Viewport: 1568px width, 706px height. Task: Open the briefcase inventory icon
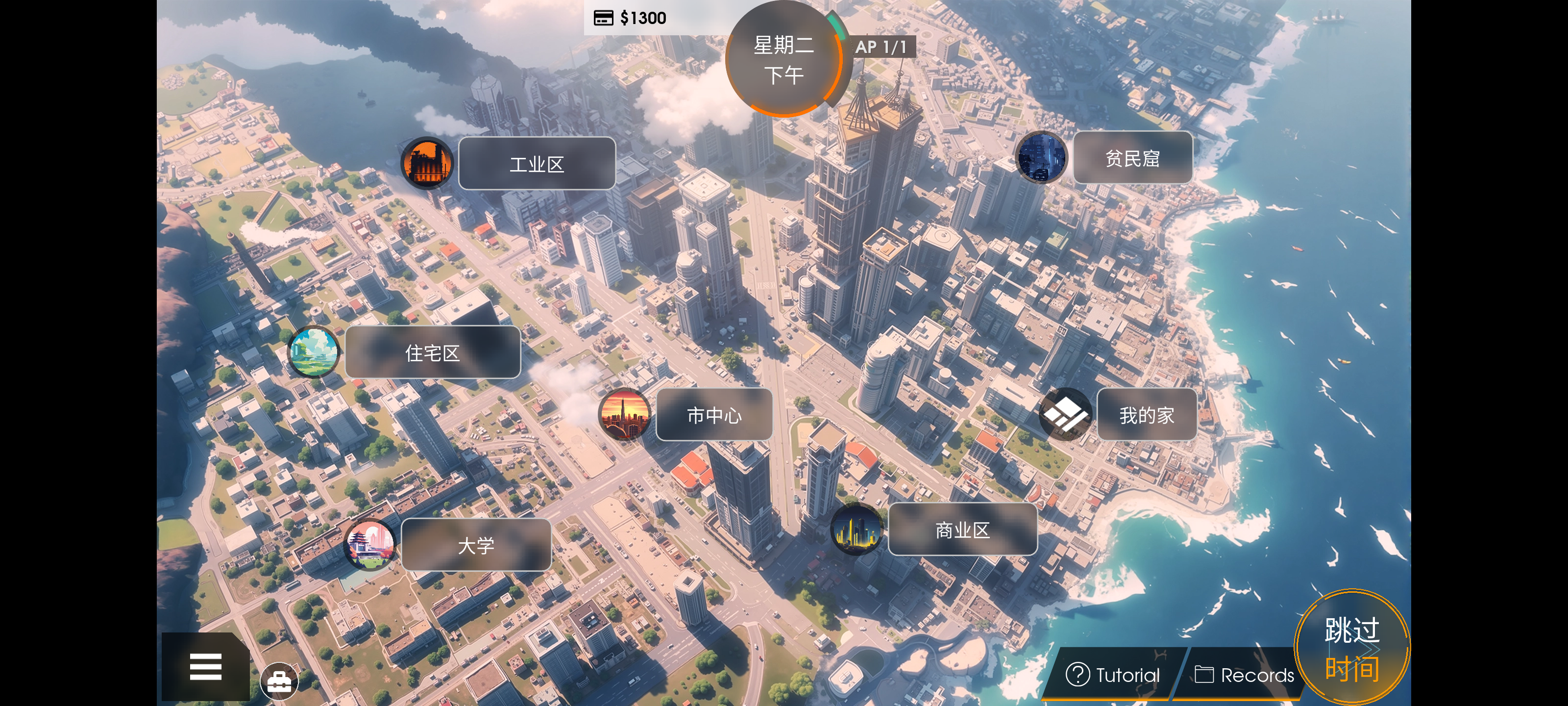point(279,681)
